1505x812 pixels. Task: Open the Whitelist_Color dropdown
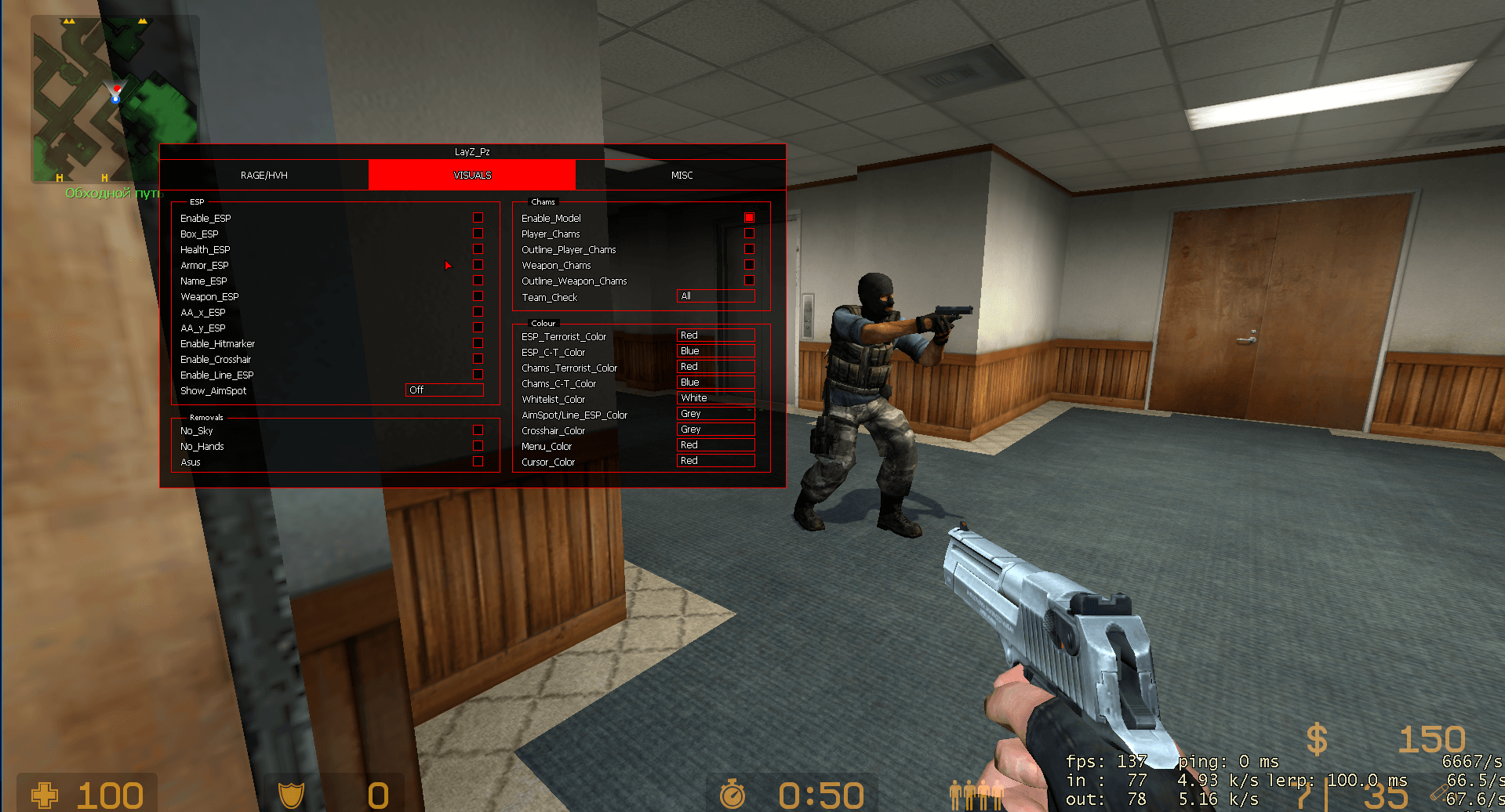715,398
